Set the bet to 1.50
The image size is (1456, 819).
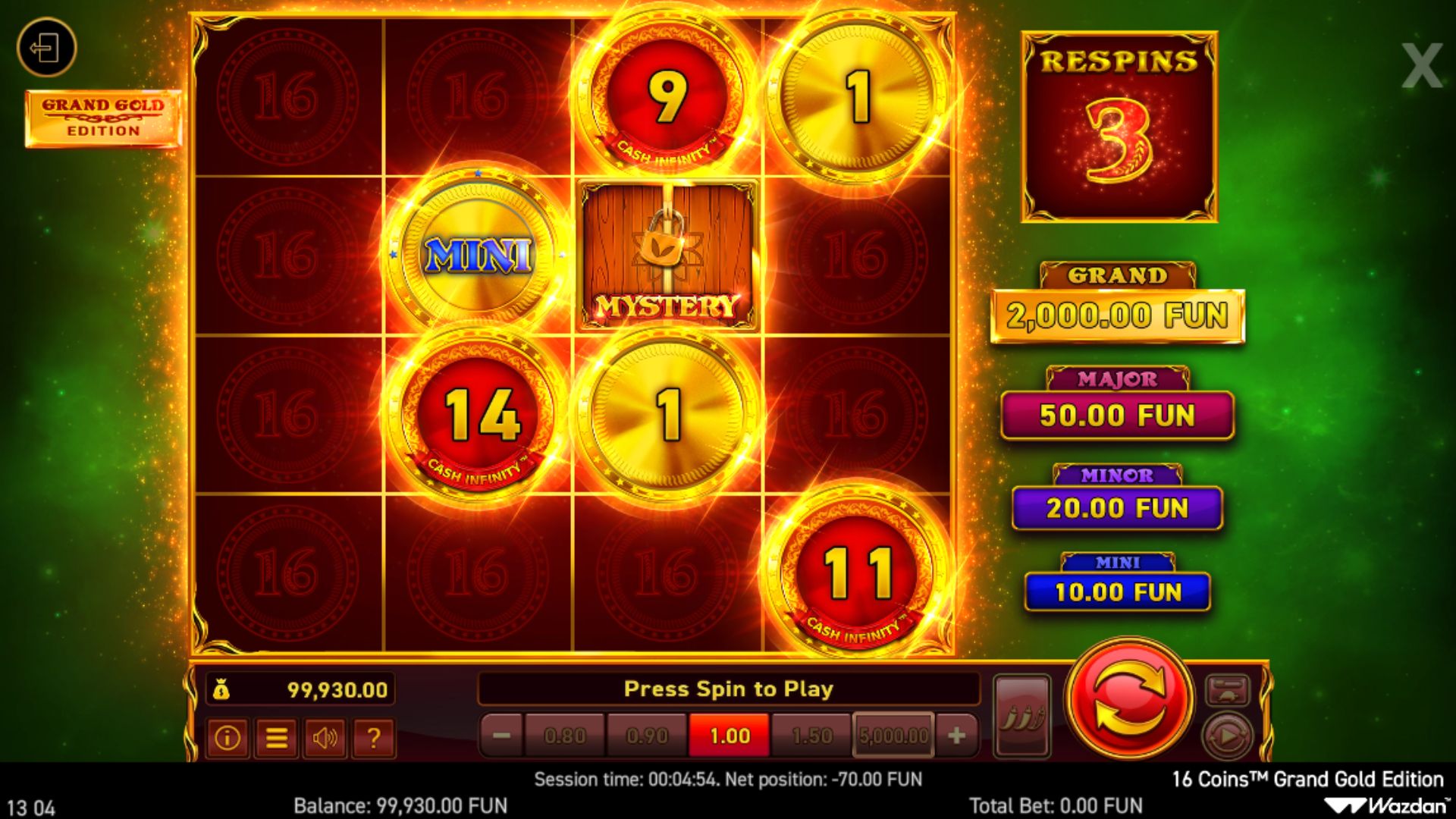point(811,736)
